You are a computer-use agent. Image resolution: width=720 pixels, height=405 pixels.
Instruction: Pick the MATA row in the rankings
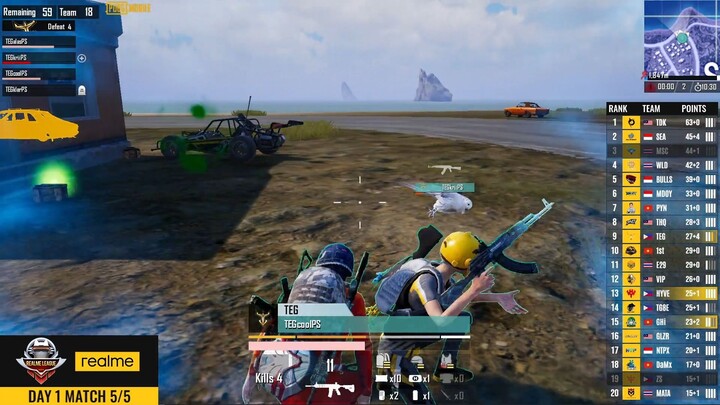[x=662, y=394]
